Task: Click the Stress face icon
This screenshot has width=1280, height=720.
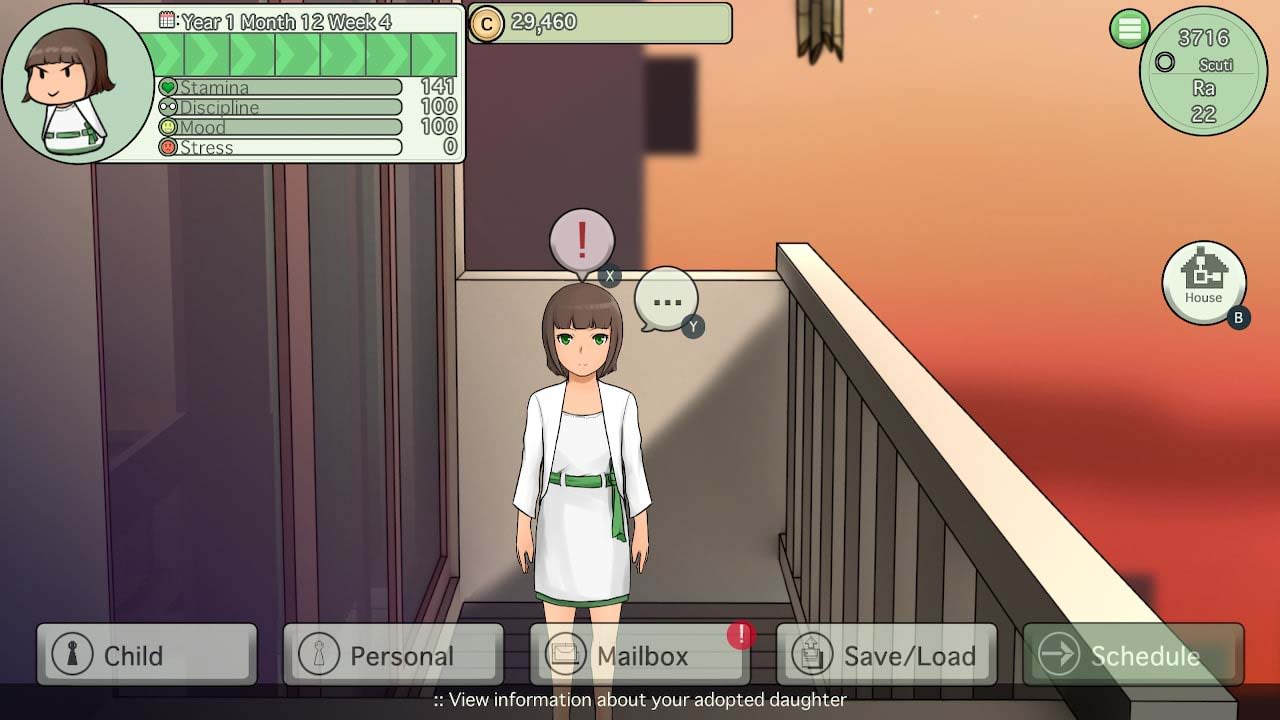Action: (168, 147)
